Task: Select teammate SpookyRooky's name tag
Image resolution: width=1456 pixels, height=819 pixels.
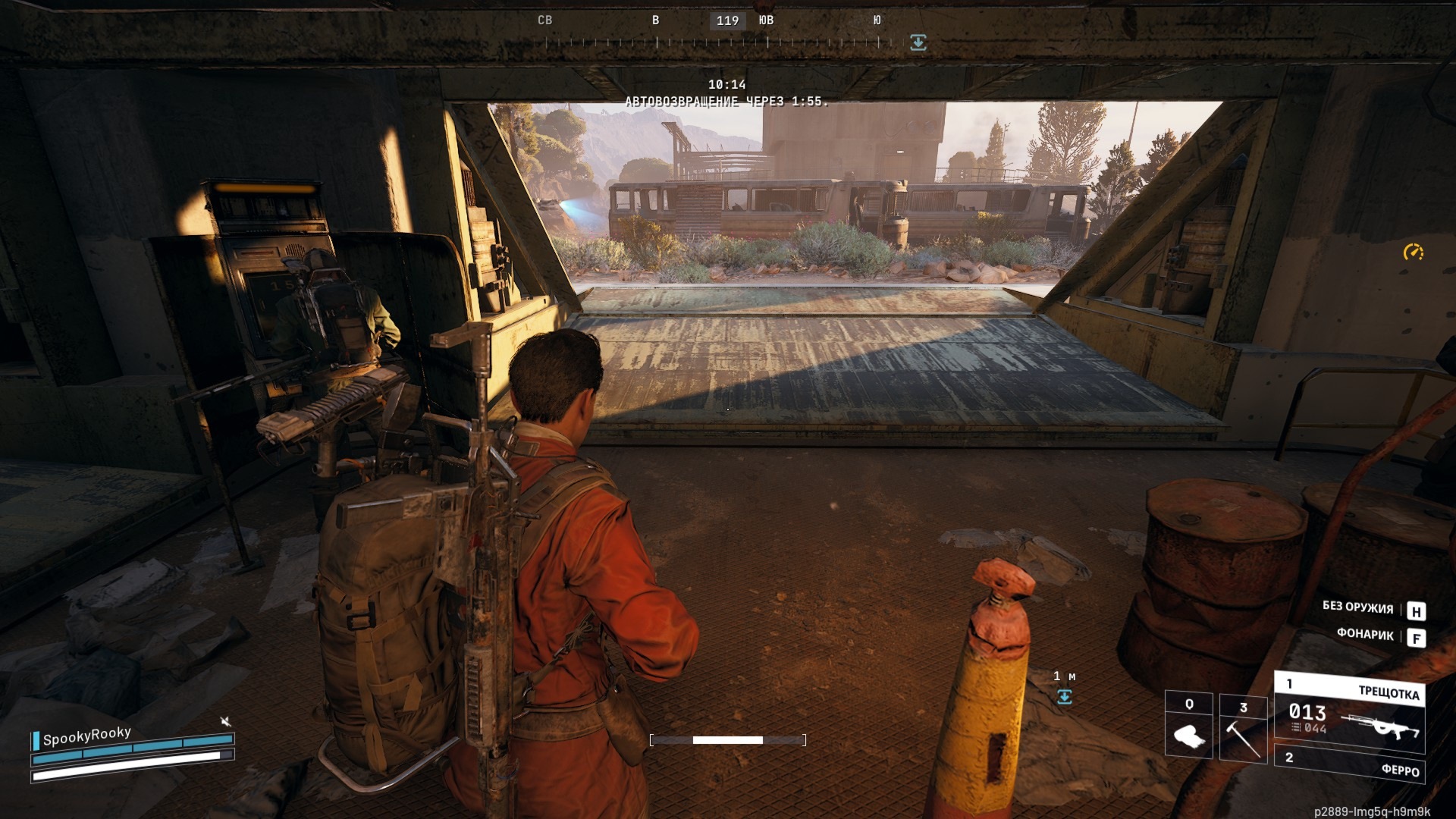Action: pos(86,736)
